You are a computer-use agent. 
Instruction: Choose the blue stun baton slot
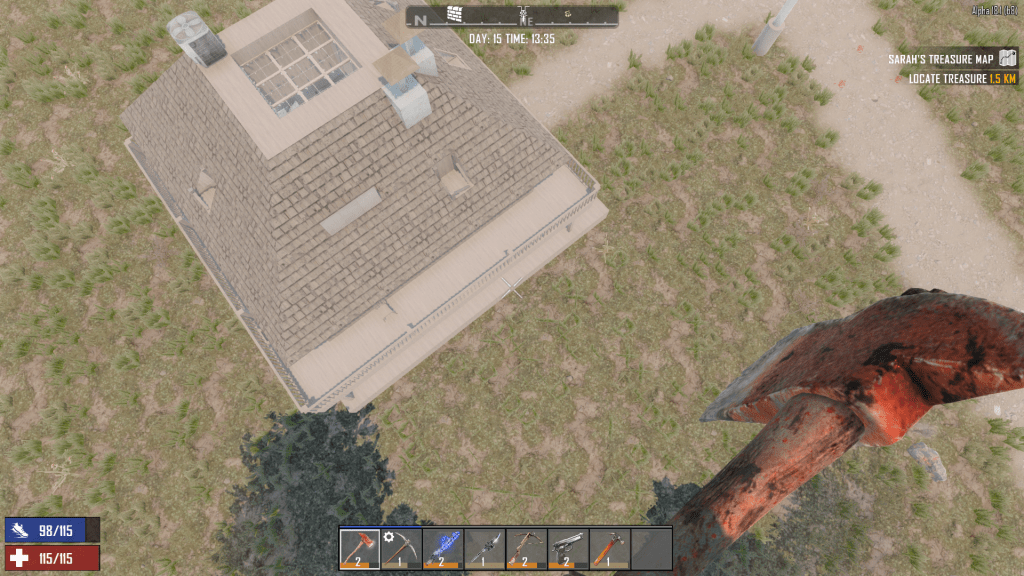tap(443, 548)
